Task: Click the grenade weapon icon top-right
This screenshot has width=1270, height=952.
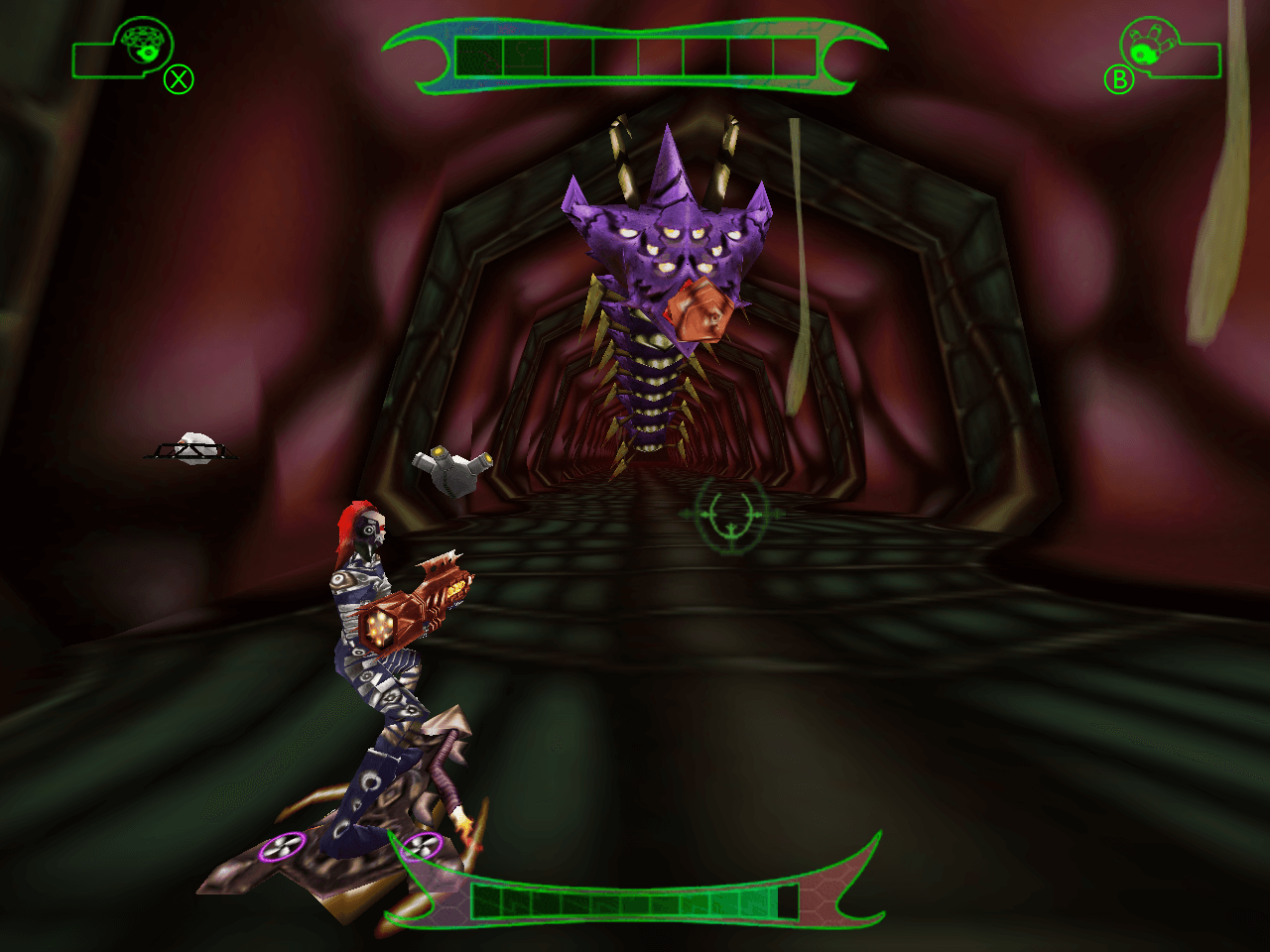Action: point(1151,45)
